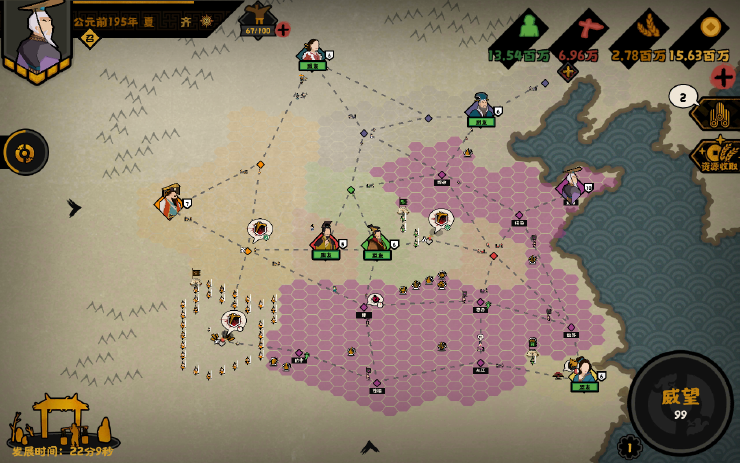Open the ruler portrait in the corner
The height and width of the screenshot is (463, 740).
[36, 38]
